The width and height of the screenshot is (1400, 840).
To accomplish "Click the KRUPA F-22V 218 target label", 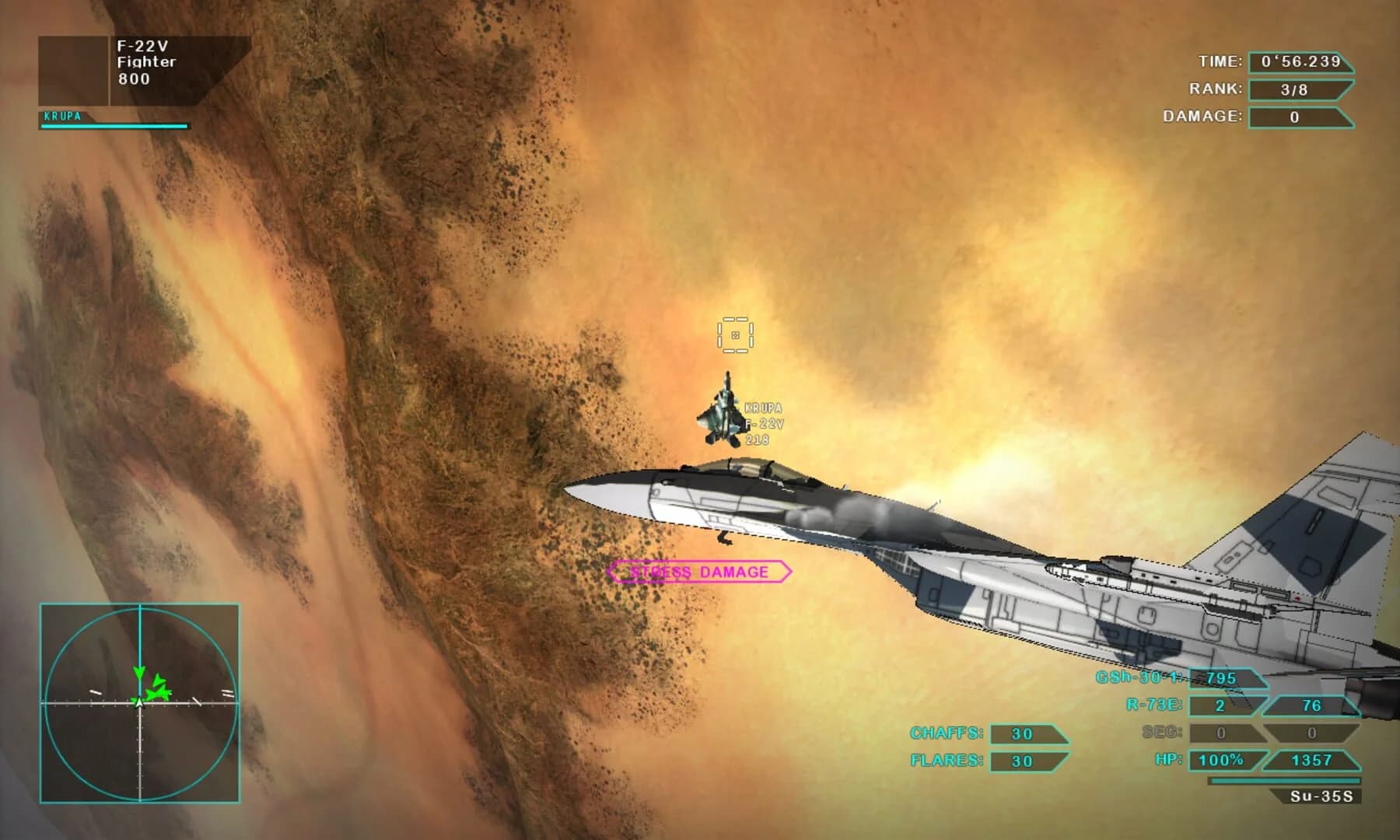I will pyautogui.click(x=765, y=424).
